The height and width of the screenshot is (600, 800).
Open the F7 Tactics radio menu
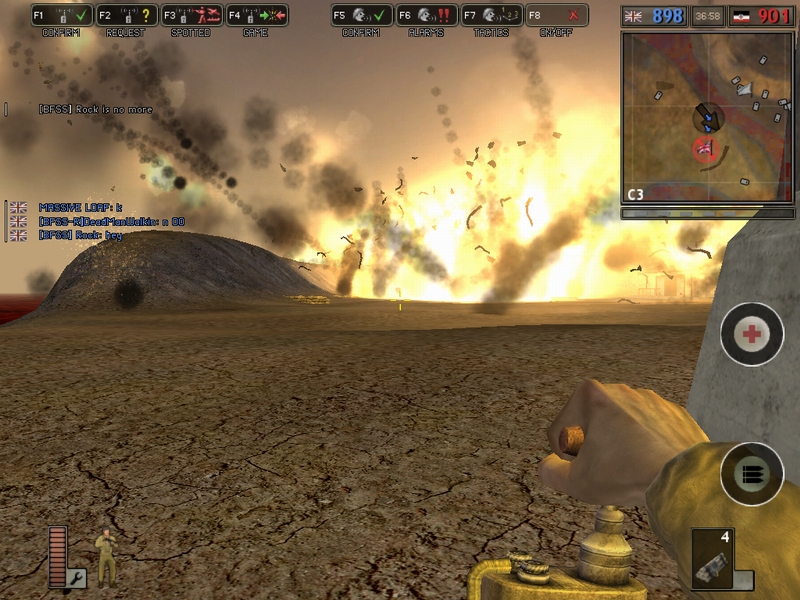[491, 15]
